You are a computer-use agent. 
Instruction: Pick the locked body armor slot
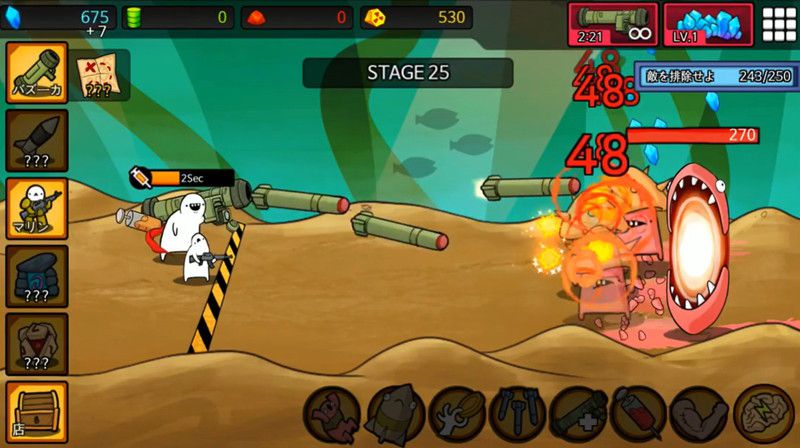click(37, 343)
